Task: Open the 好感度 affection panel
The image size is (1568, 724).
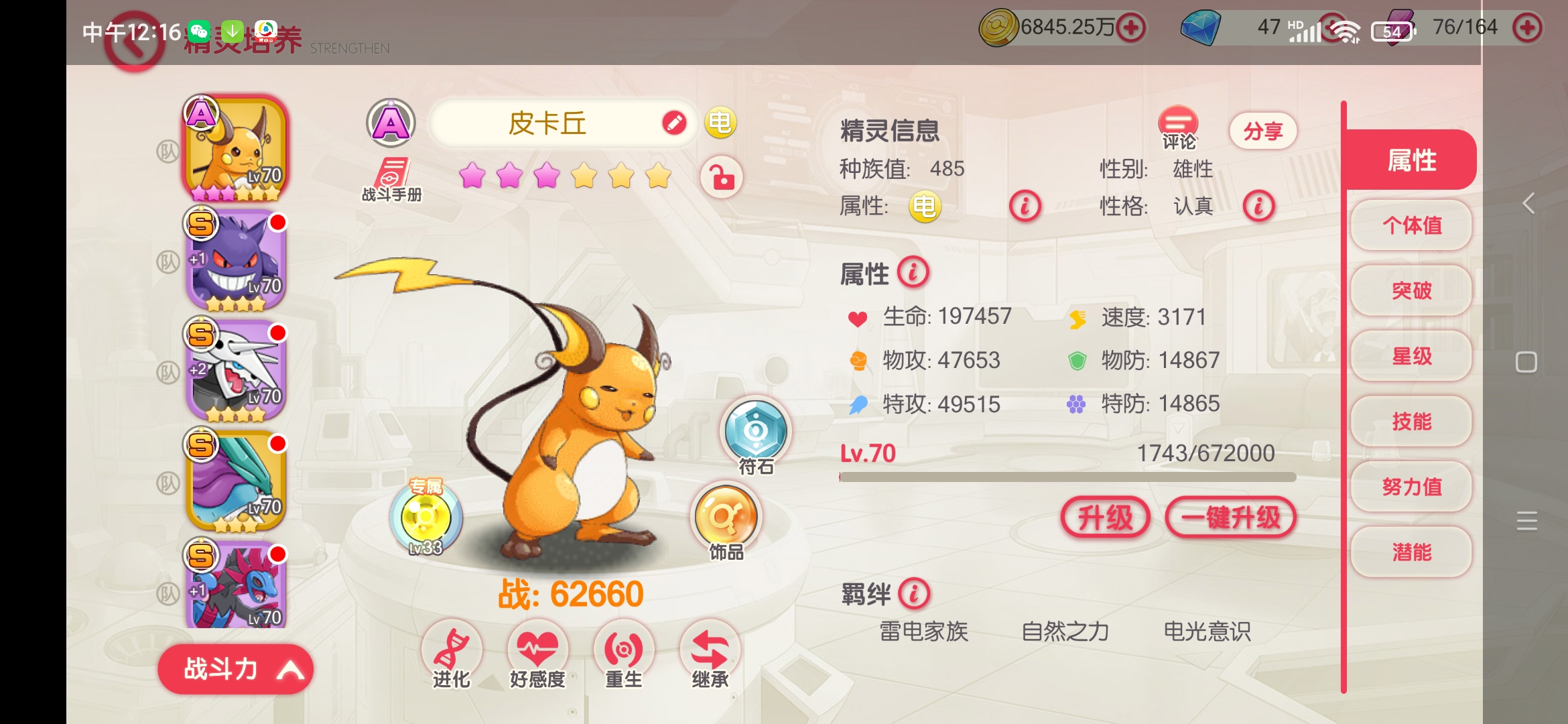Action: 537,647
